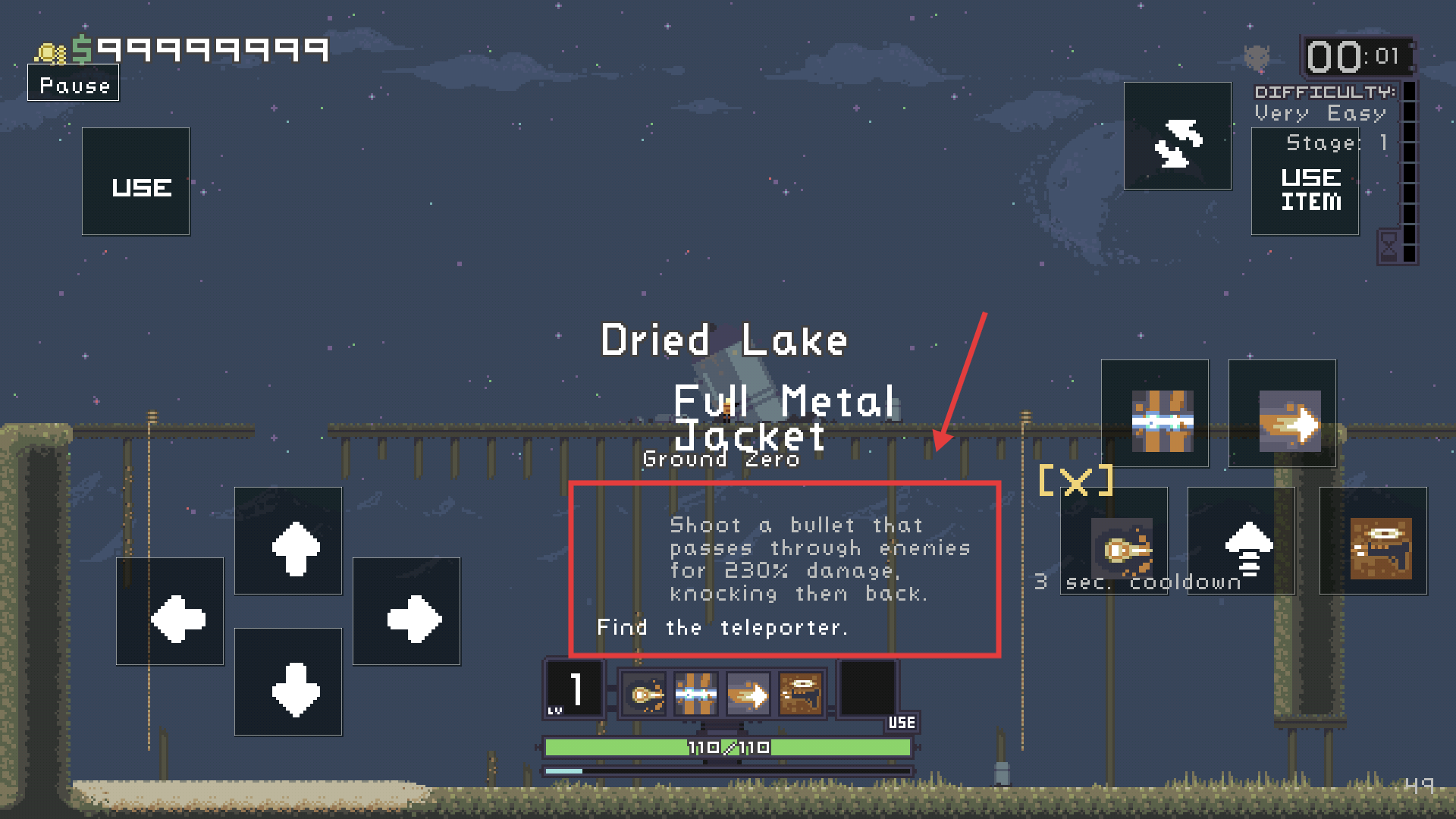The image size is (1456, 819).
Task: Select the dash arrow icon in hotbar
Action: [x=748, y=694]
